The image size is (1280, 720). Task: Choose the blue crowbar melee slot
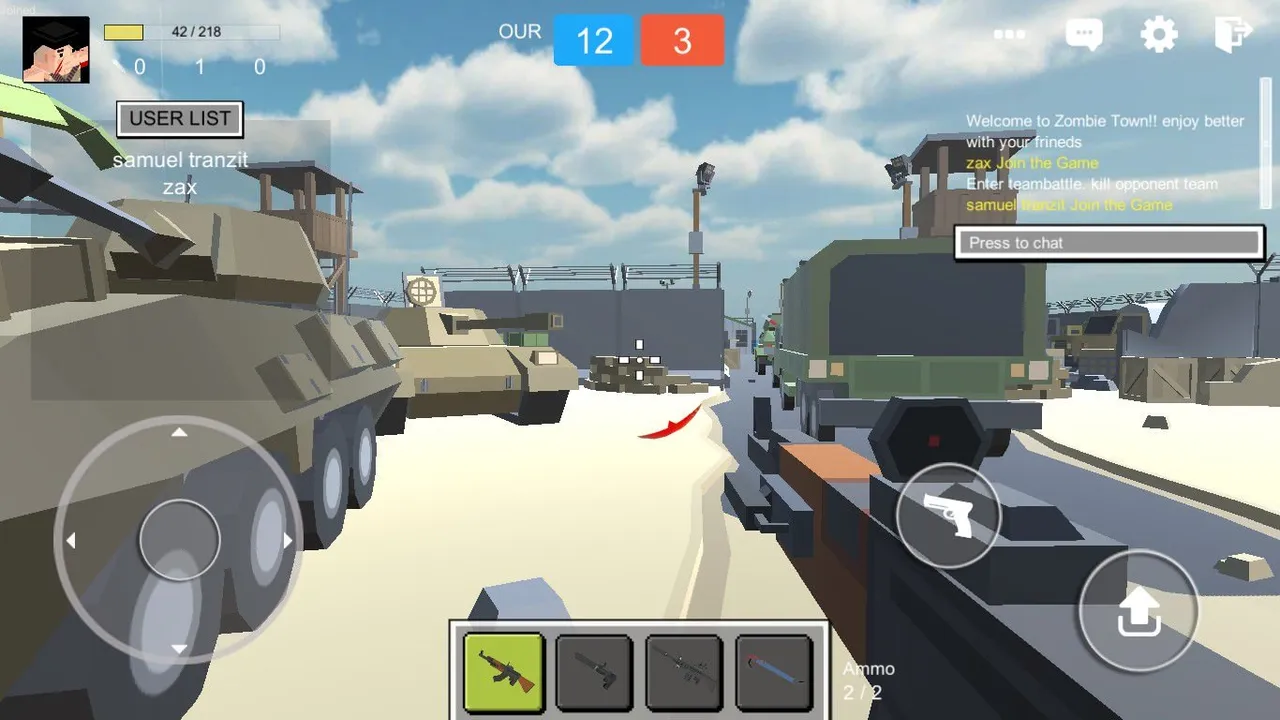[774, 672]
